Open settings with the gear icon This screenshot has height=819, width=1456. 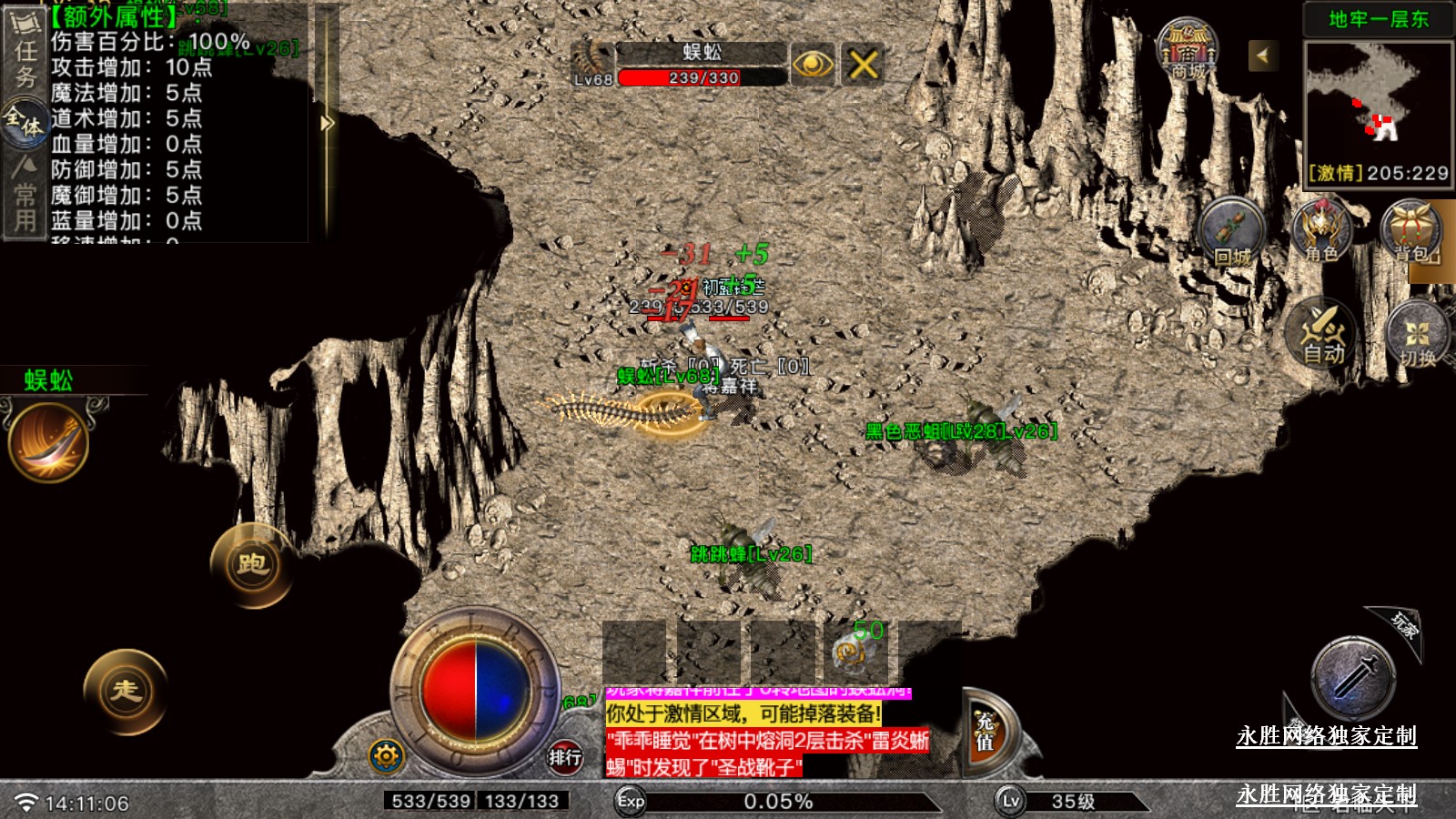[386, 755]
